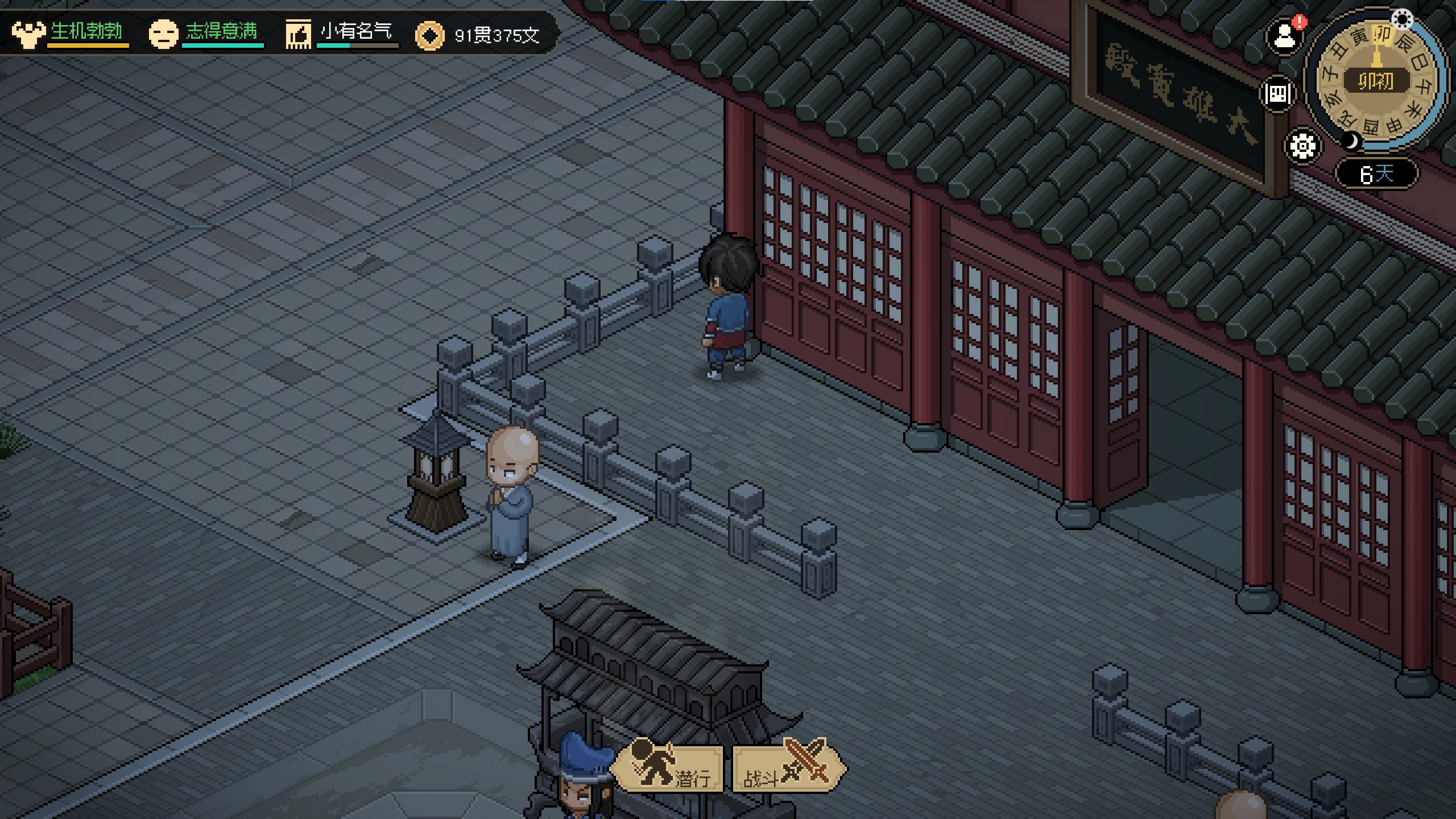Click the 志得意满 mood face icon

point(163,34)
